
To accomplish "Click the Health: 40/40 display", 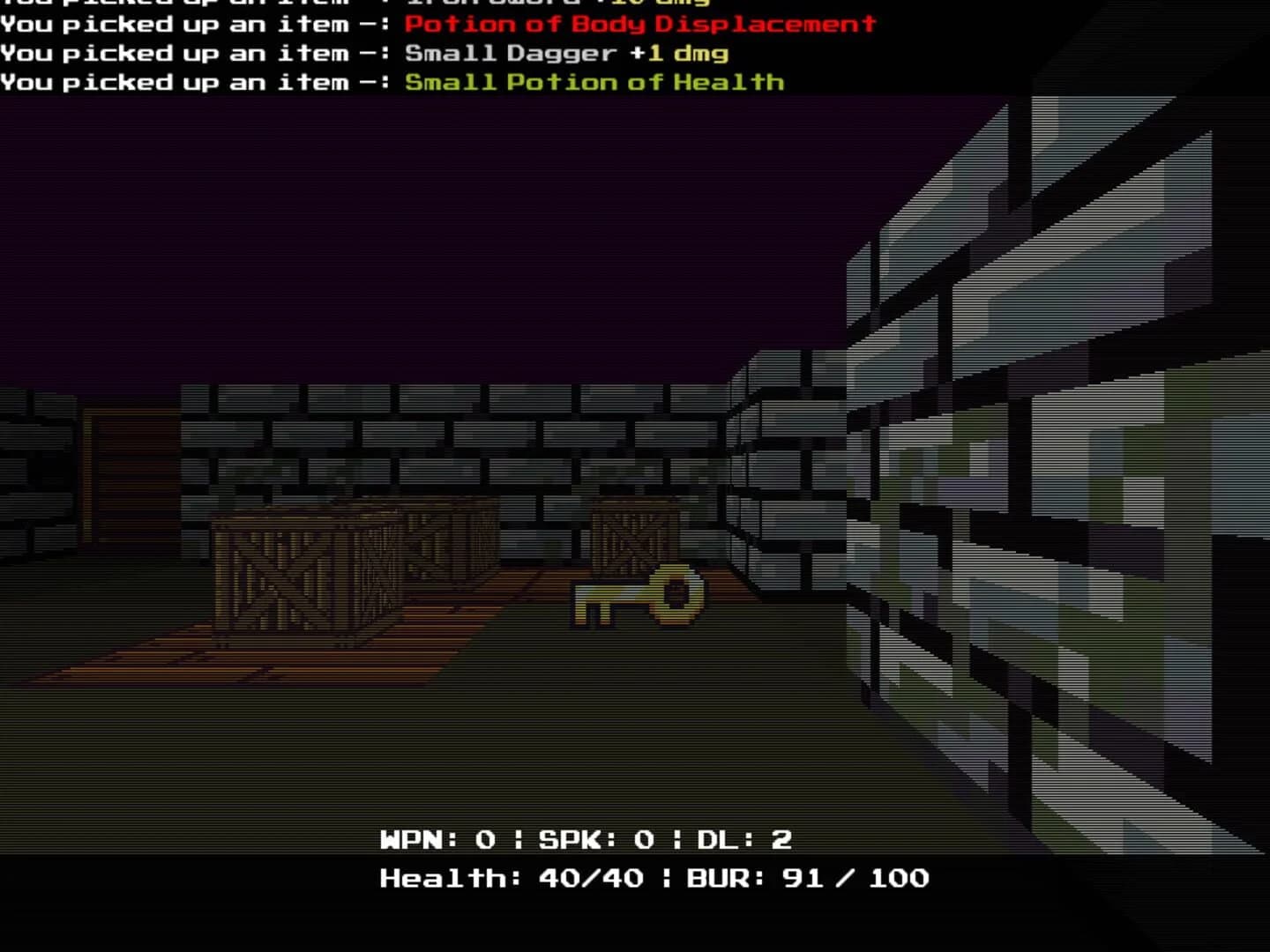I will (x=512, y=878).
